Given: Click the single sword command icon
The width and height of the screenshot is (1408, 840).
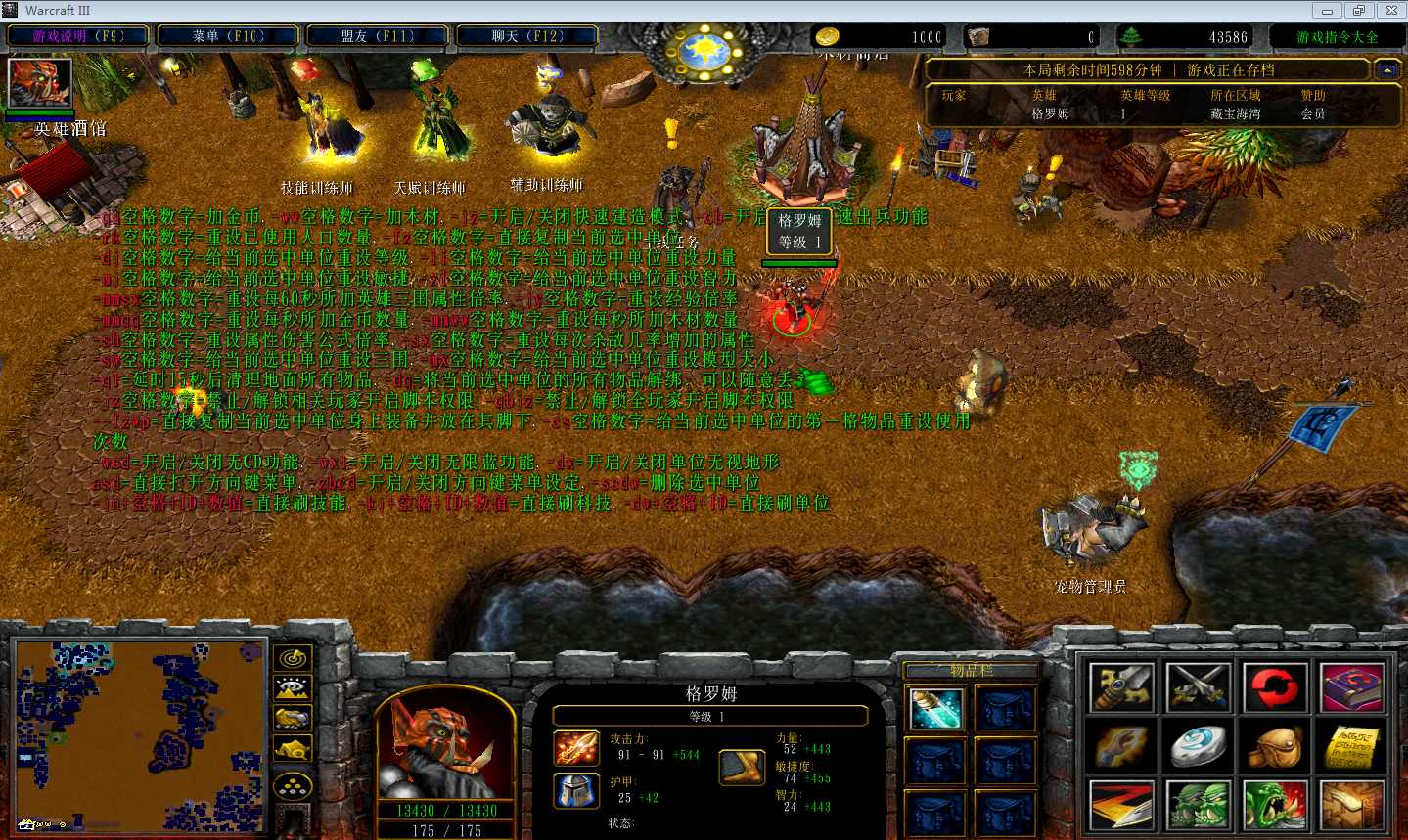Looking at the screenshot, I should click(x=1121, y=687).
